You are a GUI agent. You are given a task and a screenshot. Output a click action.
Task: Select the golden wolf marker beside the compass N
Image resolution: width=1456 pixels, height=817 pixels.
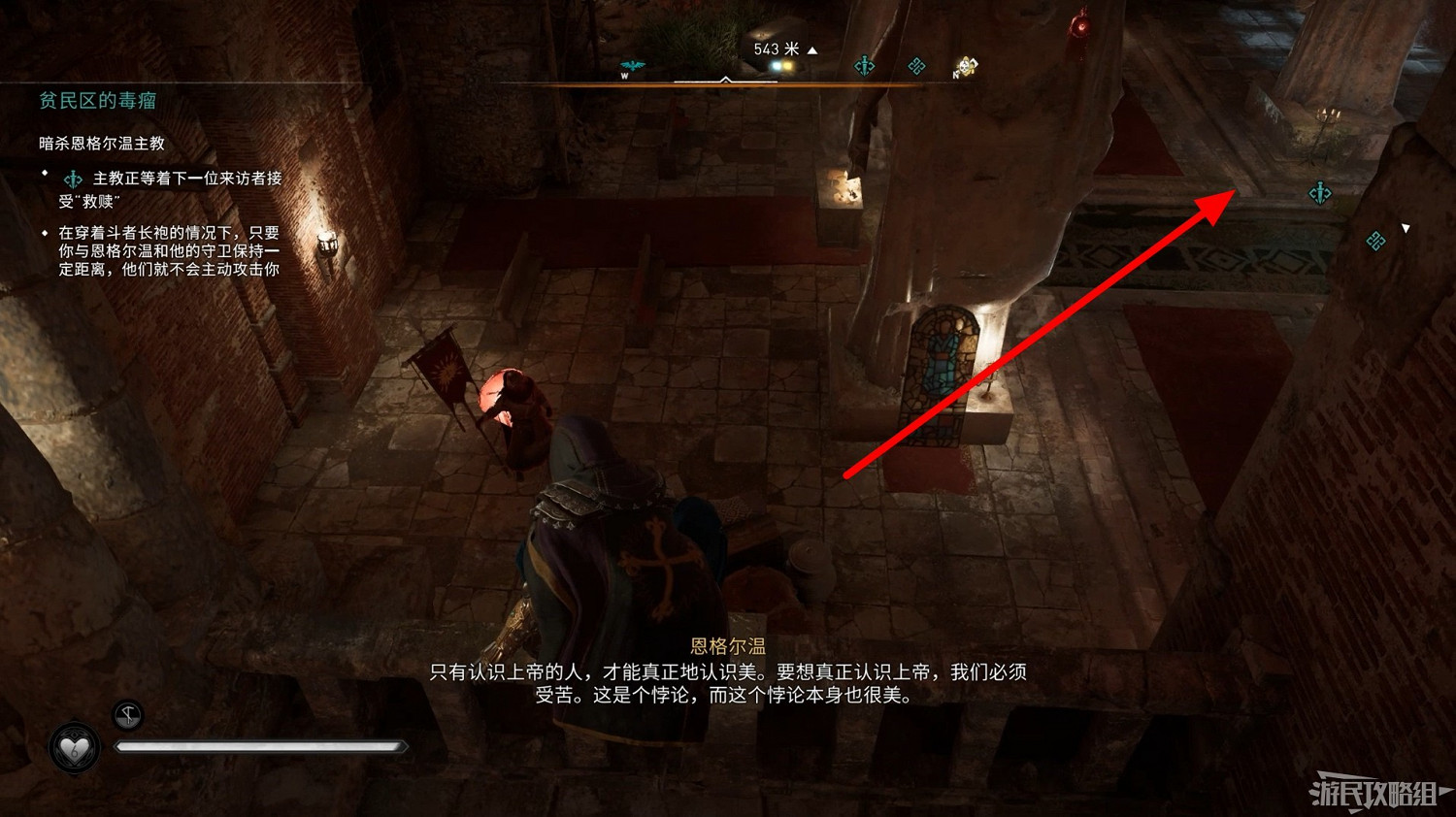pos(967,66)
